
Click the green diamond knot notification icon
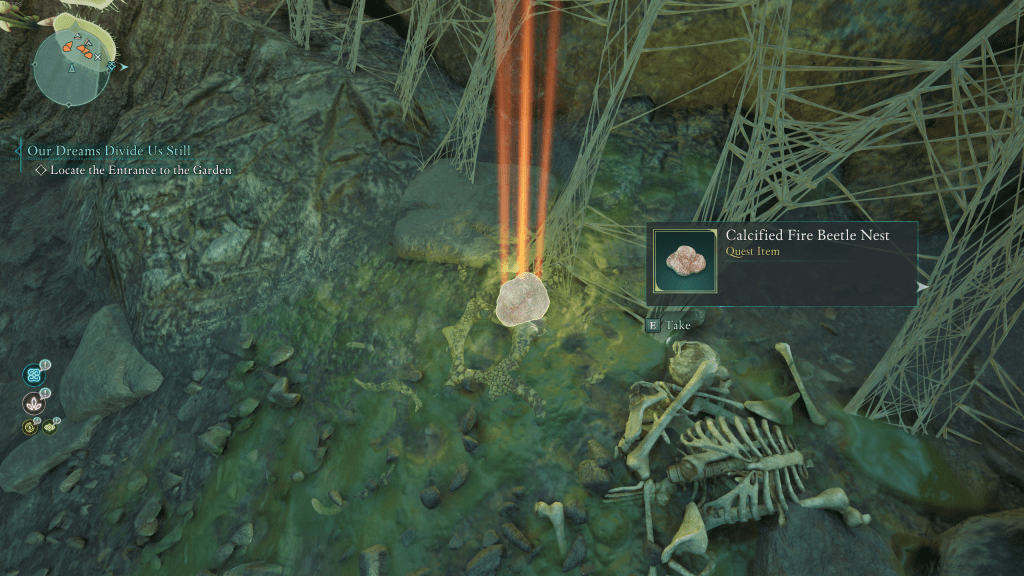point(49,428)
